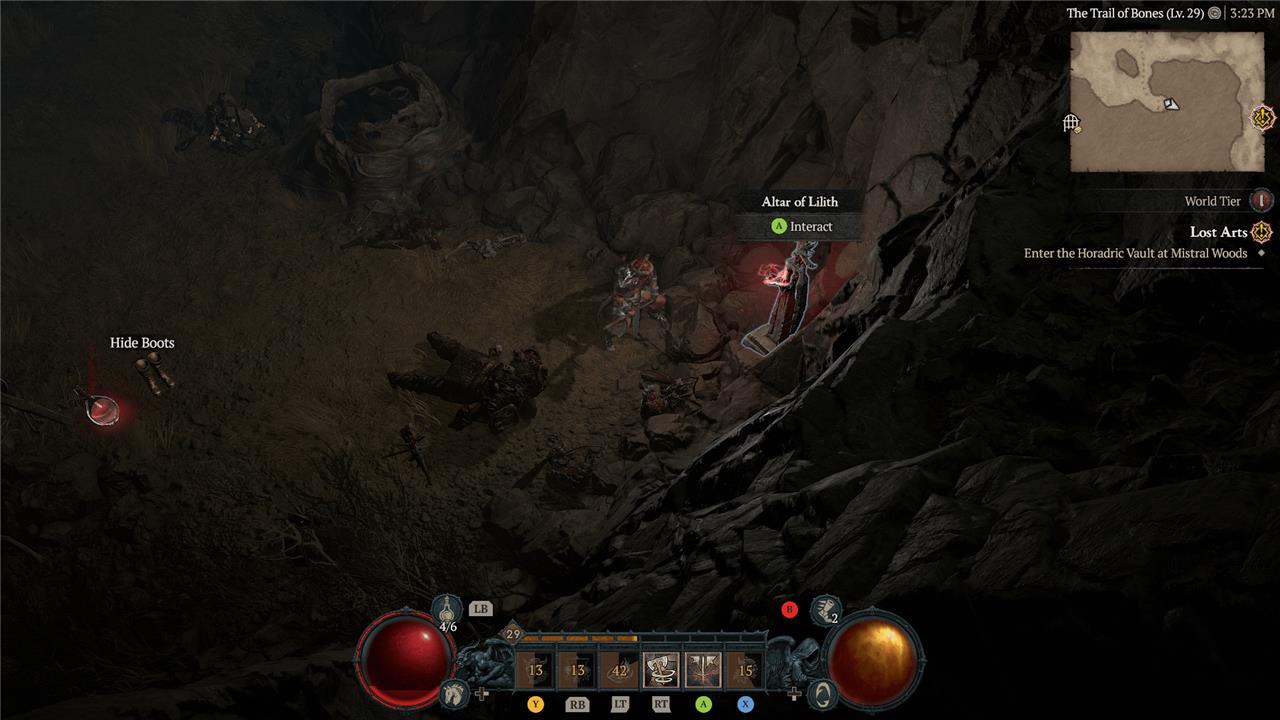The image size is (1280, 720).
Task: Trigger the swirl evade icon
Action: [821, 692]
